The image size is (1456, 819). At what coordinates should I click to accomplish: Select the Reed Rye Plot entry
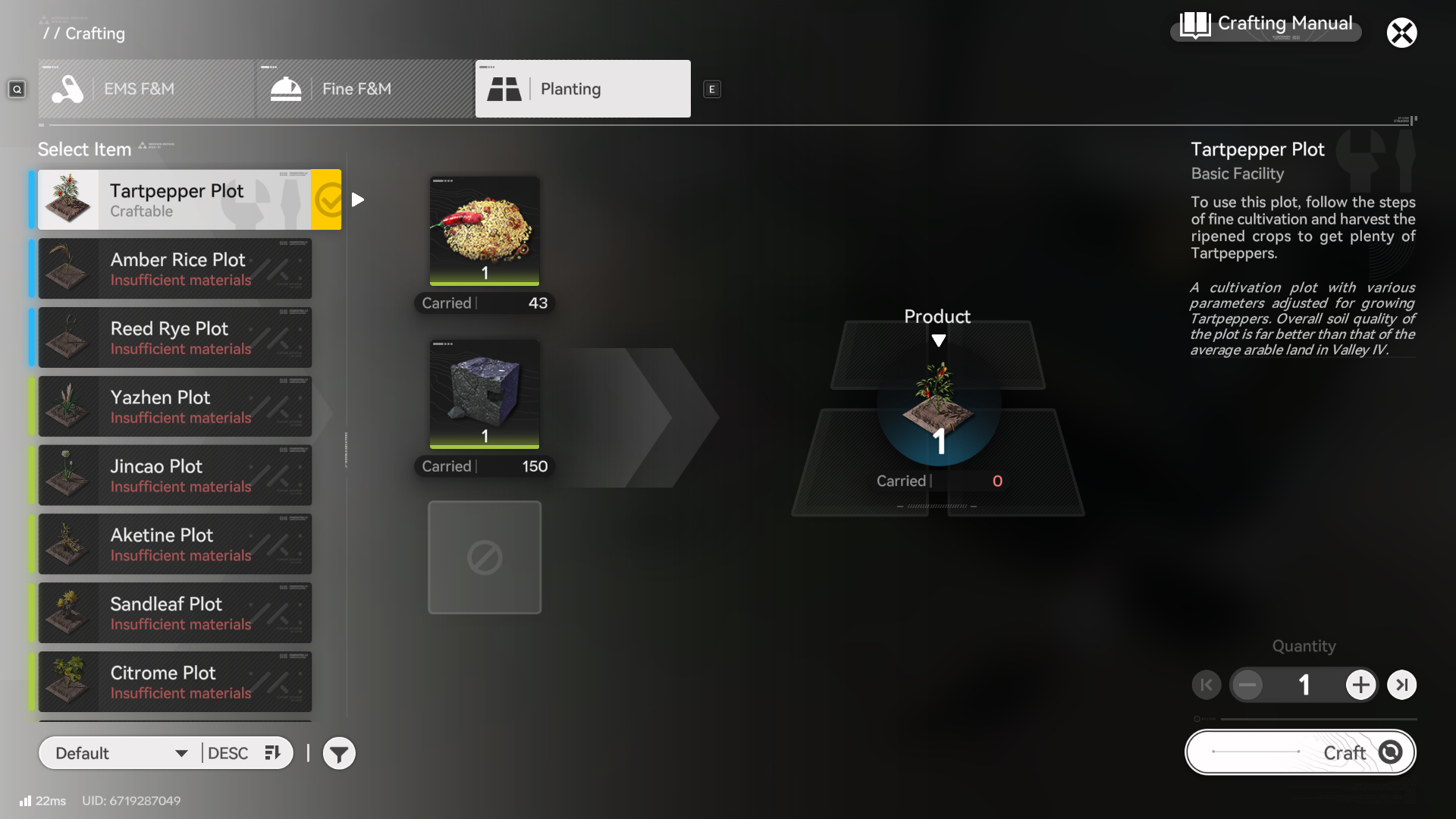click(174, 337)
